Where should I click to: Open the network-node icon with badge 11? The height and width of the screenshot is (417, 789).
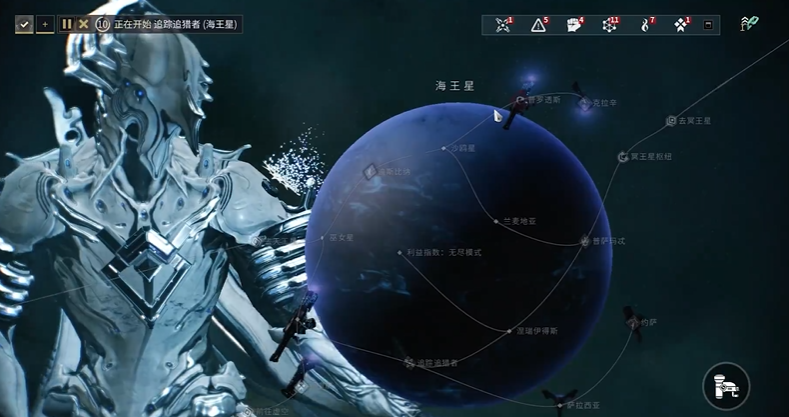pos(609,25)
